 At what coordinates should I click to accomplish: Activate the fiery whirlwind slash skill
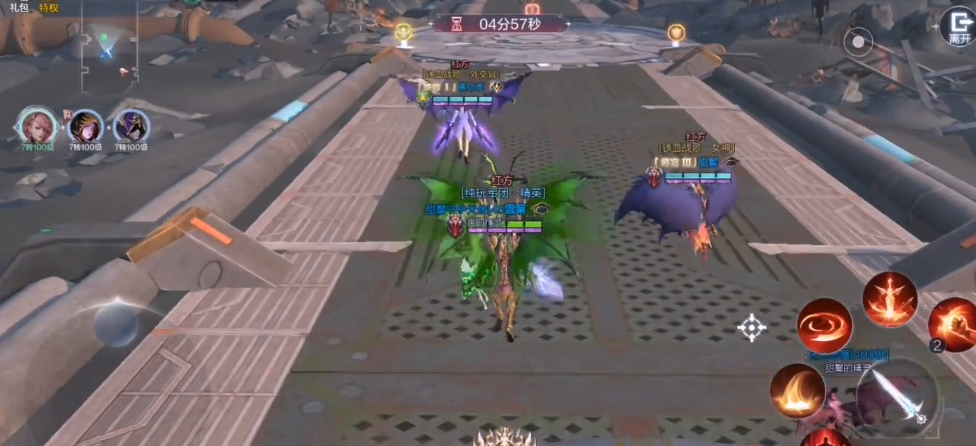825,325
